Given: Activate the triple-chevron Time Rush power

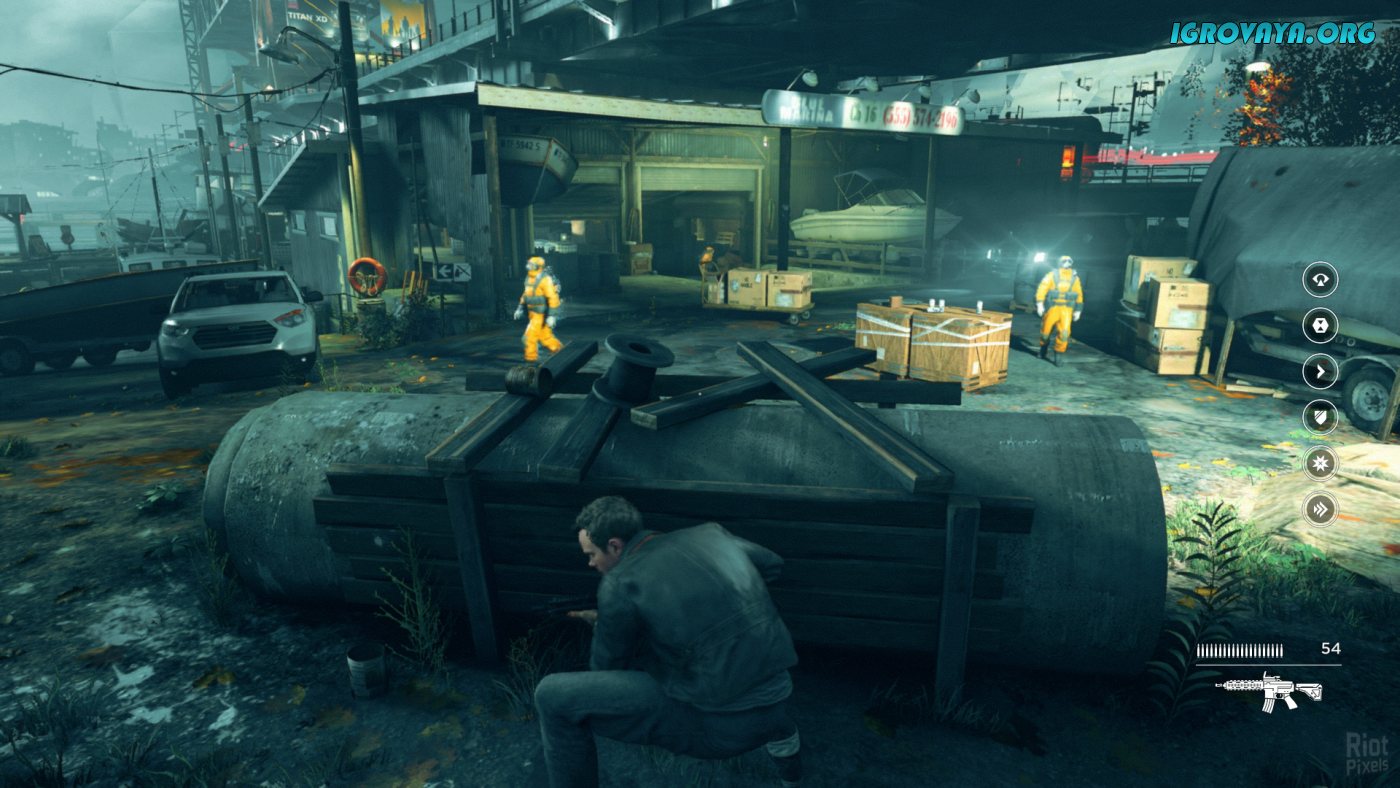Looking at the screenshot, I should pyautogui.click(x=1320, y=510).
